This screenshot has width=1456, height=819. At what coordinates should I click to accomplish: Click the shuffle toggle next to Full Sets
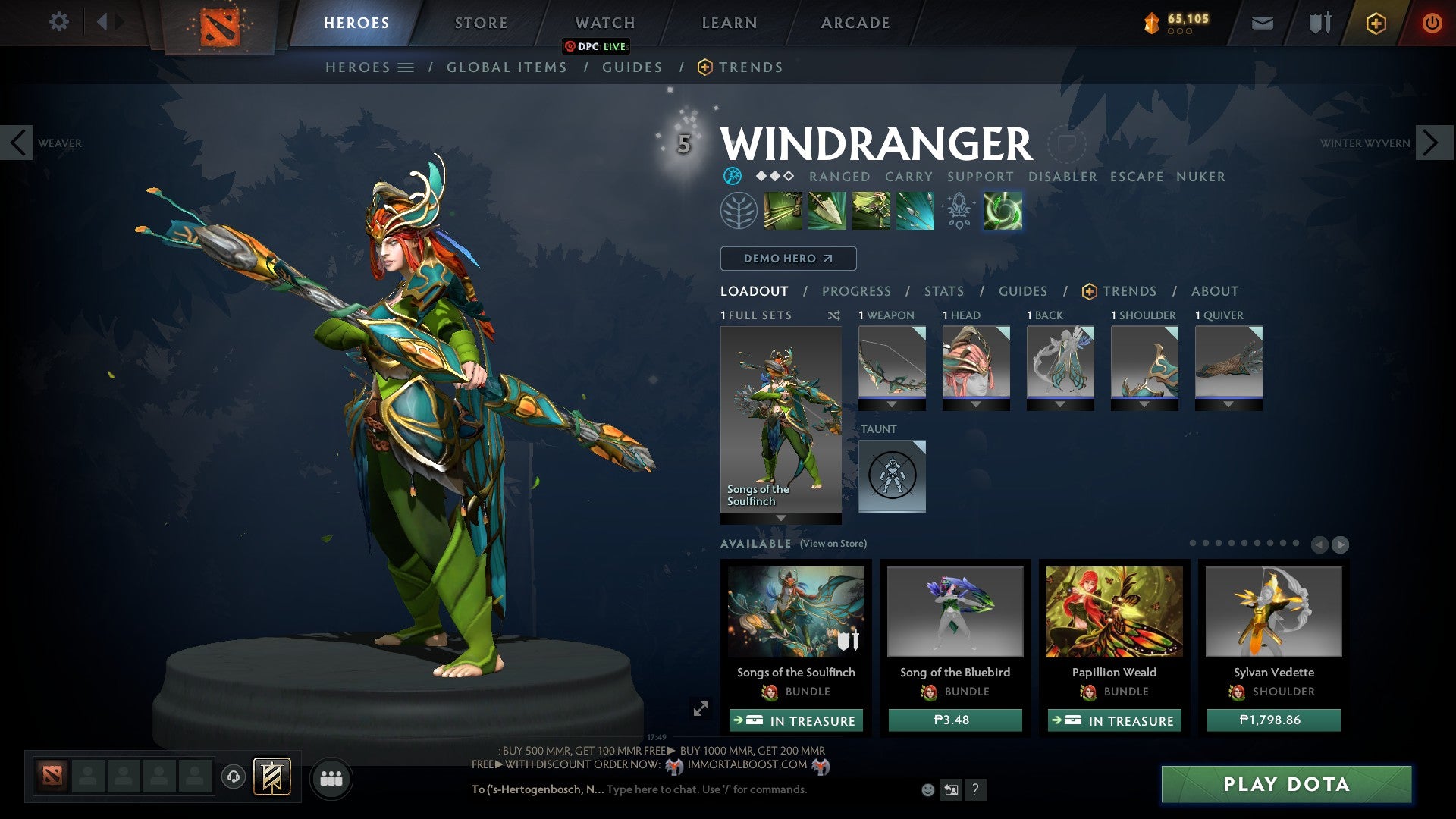[x=832, y=315]
